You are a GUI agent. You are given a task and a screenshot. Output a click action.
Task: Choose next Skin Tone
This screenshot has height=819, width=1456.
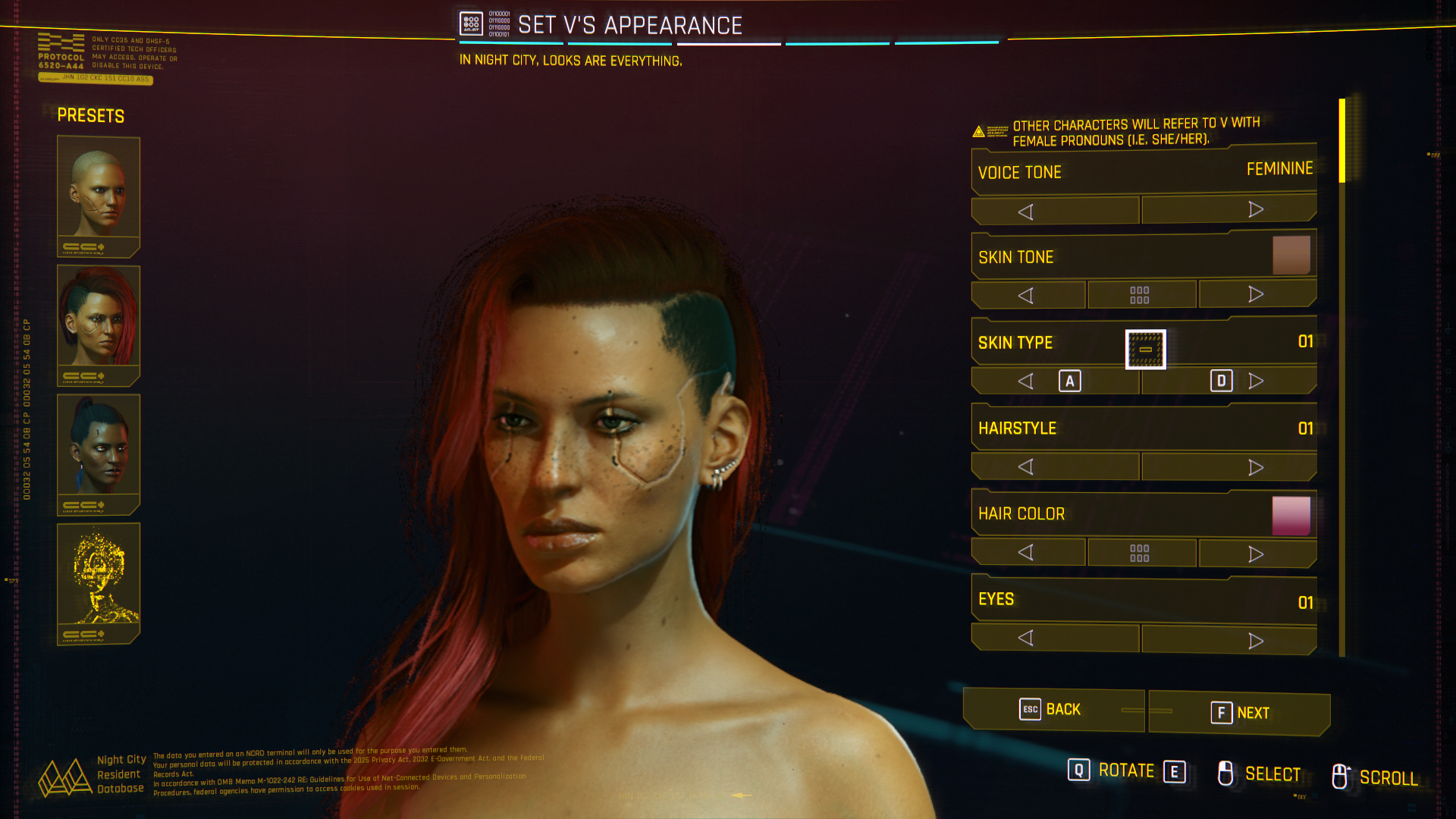pyautogui.click(x=1256, y=294)
